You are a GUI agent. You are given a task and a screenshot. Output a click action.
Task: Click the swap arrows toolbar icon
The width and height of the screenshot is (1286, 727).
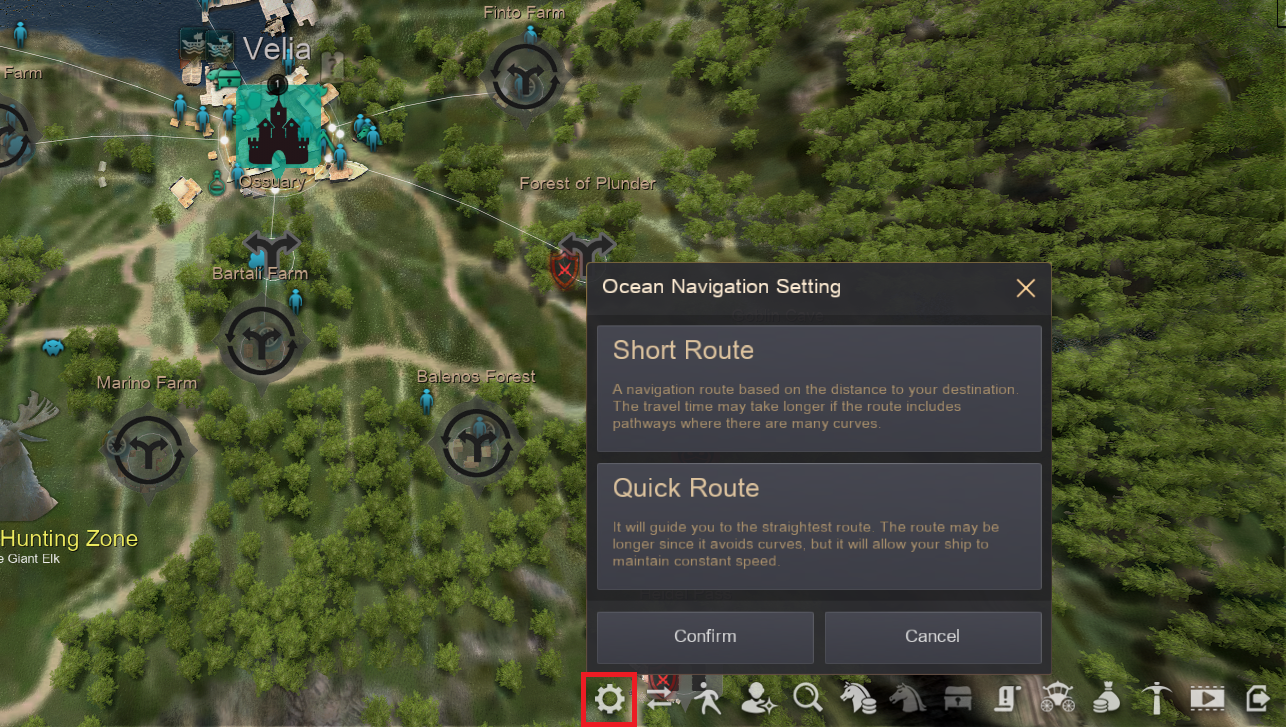point(661,698)
